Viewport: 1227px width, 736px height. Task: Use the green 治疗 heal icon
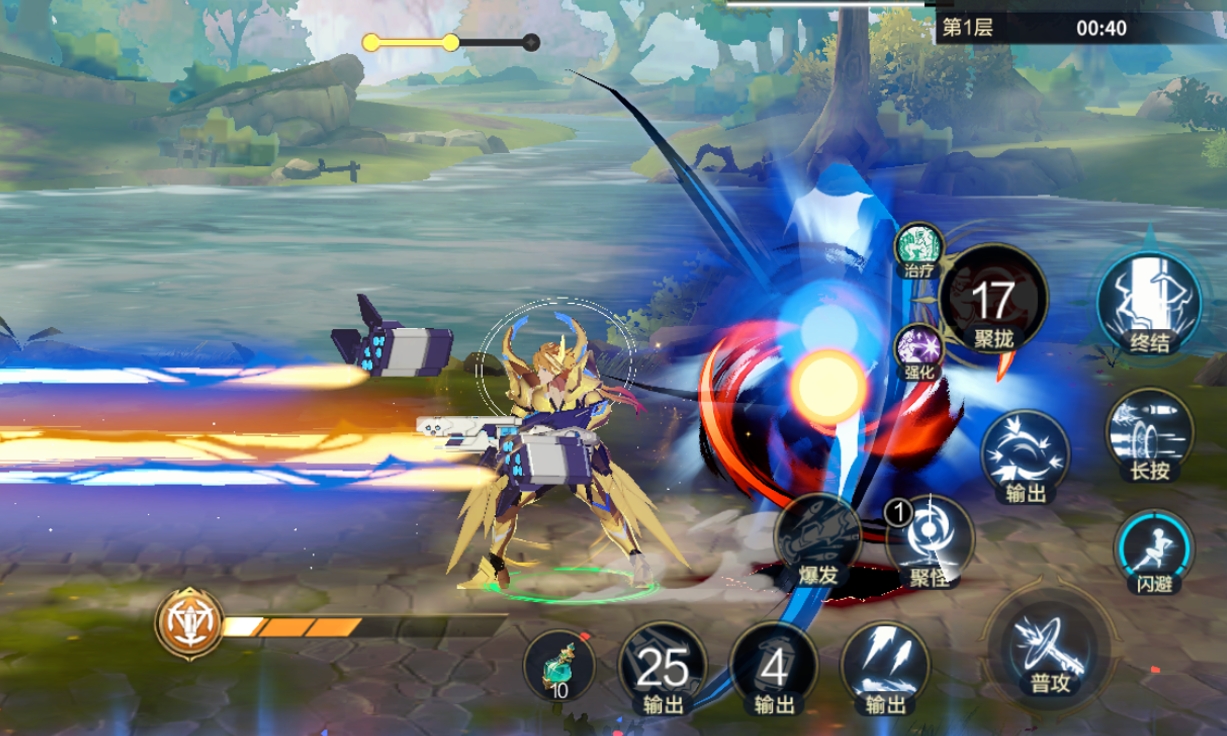click(x=918, y=248)
